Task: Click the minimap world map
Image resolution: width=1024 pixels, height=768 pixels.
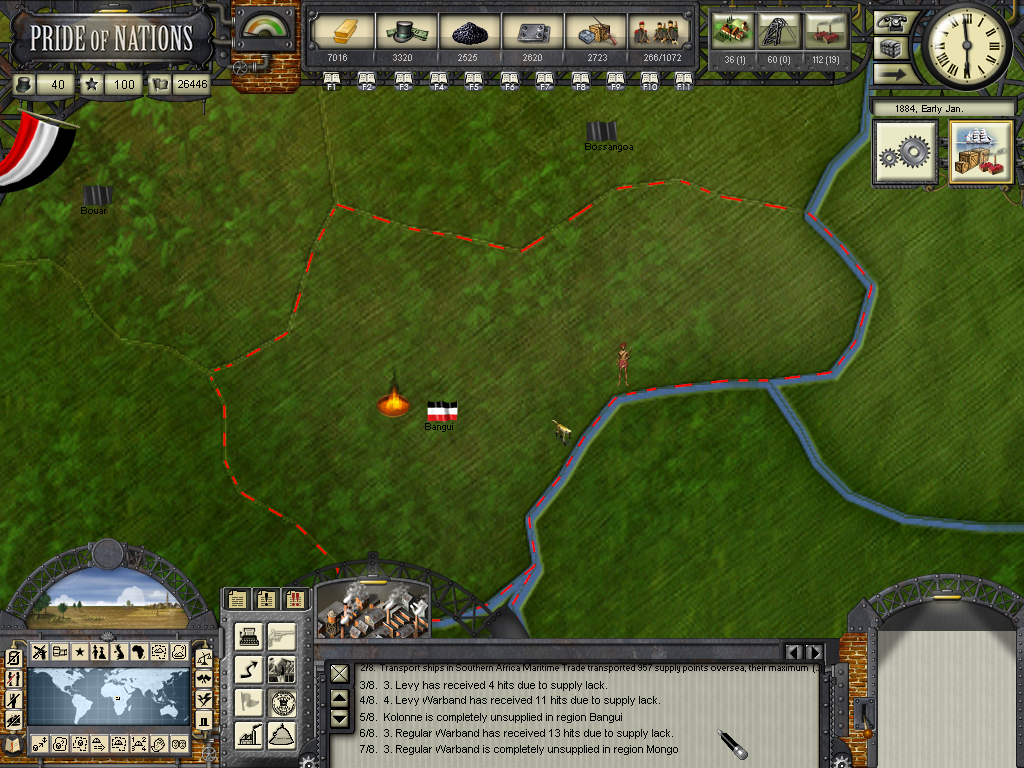Action: 108,697
